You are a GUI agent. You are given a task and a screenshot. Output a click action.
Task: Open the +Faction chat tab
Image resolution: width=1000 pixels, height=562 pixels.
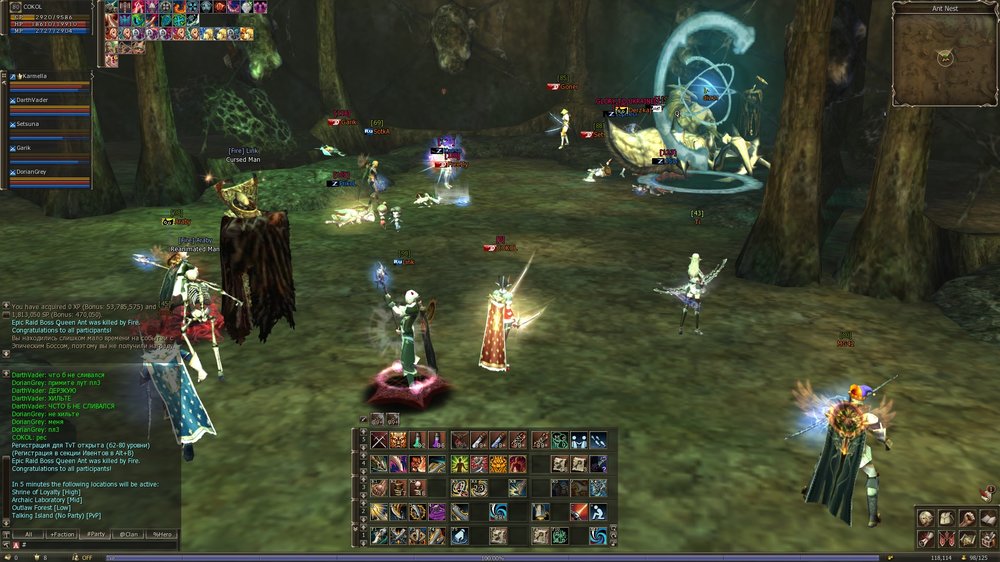coord(61,534)
